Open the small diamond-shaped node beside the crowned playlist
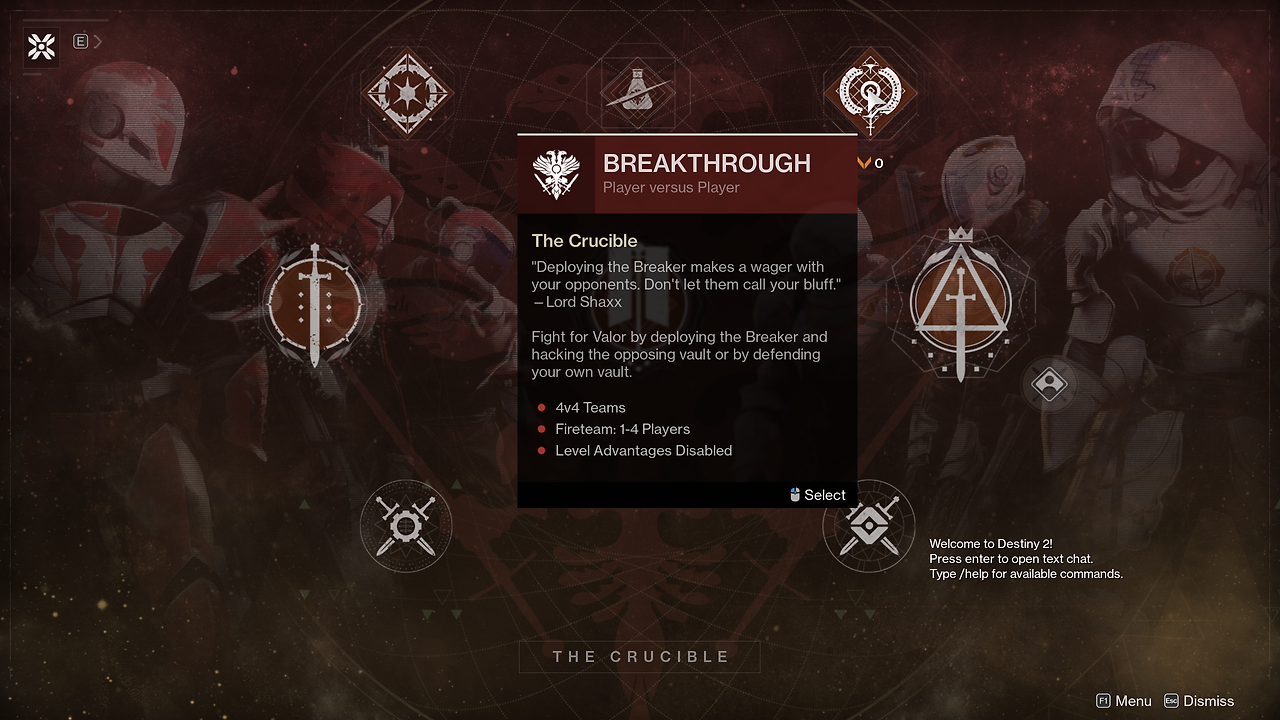1280x720 pixels. point(1050,384)
